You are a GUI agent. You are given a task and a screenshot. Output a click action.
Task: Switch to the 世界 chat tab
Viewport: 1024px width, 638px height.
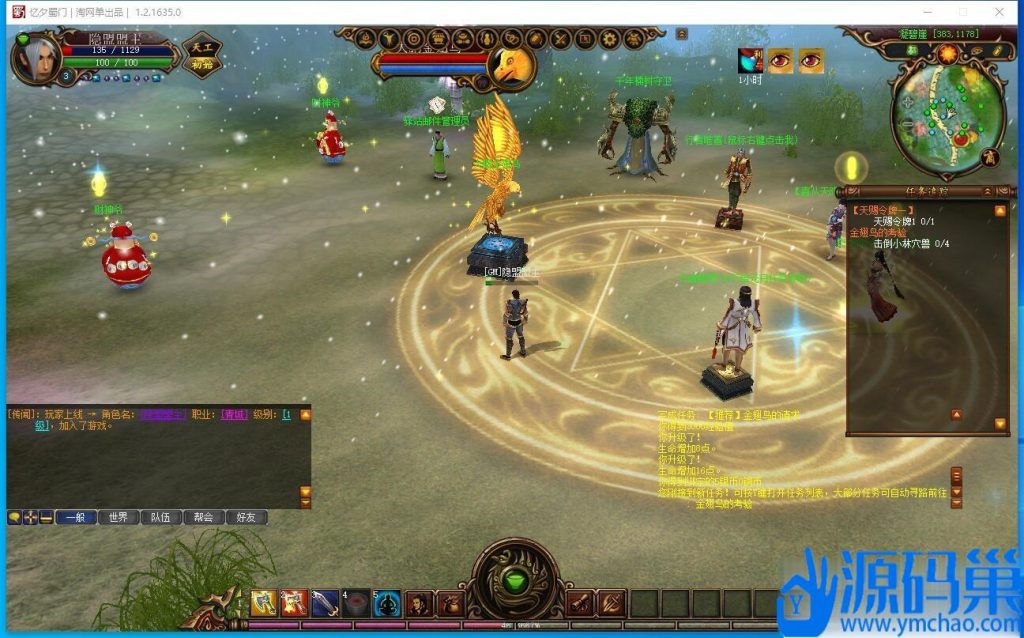[x=118, y=517]
